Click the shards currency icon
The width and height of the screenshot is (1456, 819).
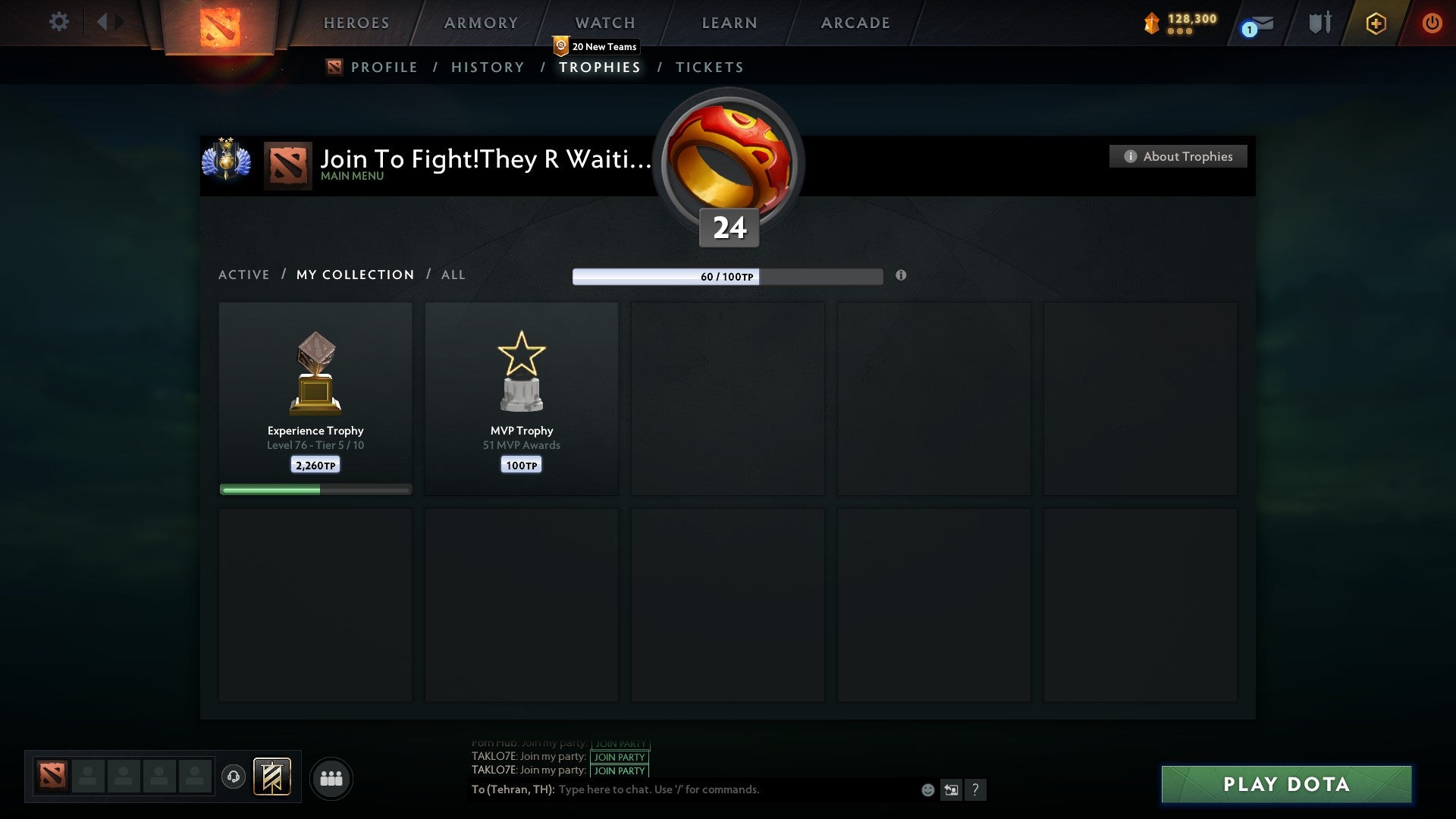tap(1151, 23)
